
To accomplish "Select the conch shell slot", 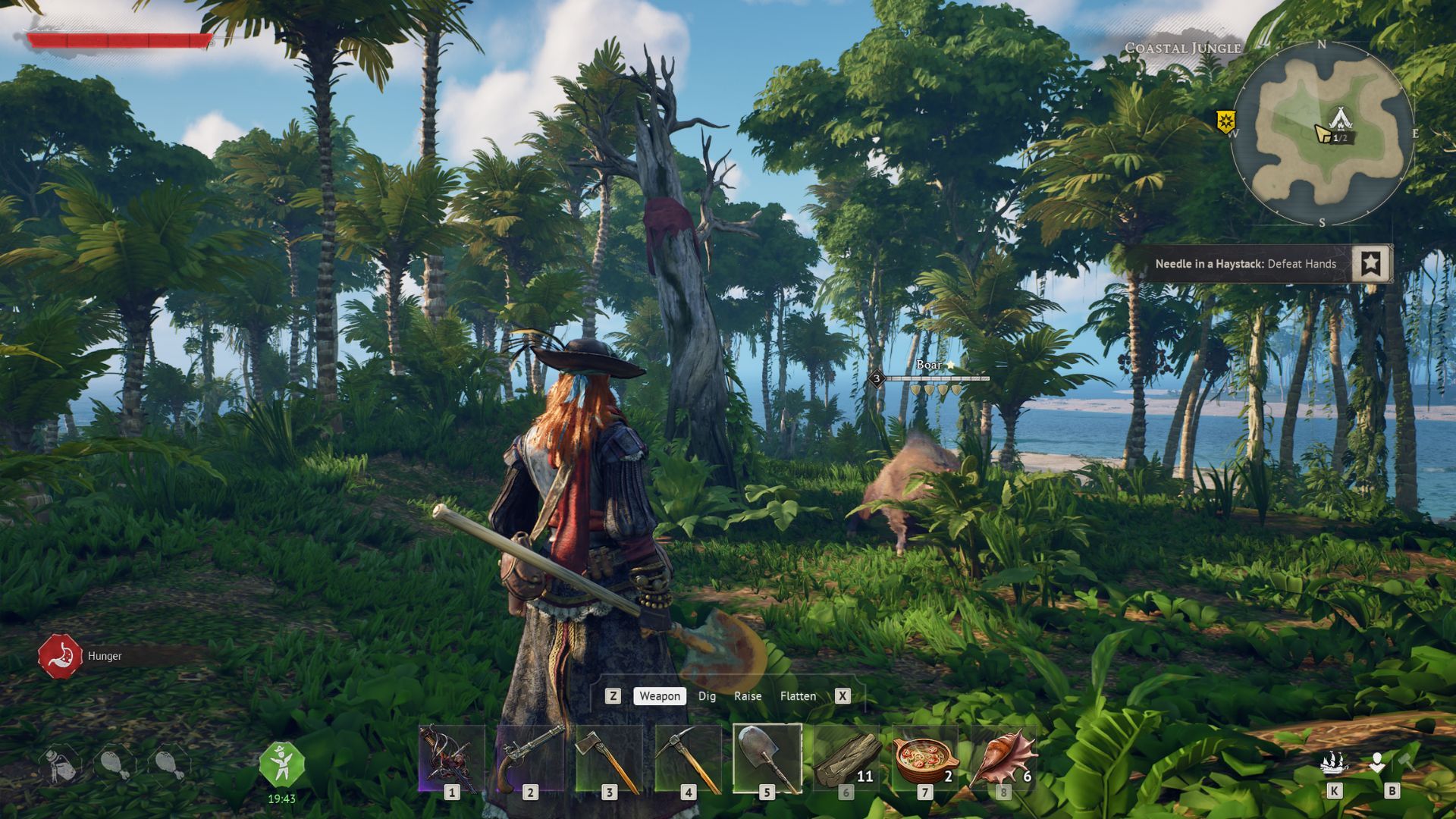I will 1003,759.
